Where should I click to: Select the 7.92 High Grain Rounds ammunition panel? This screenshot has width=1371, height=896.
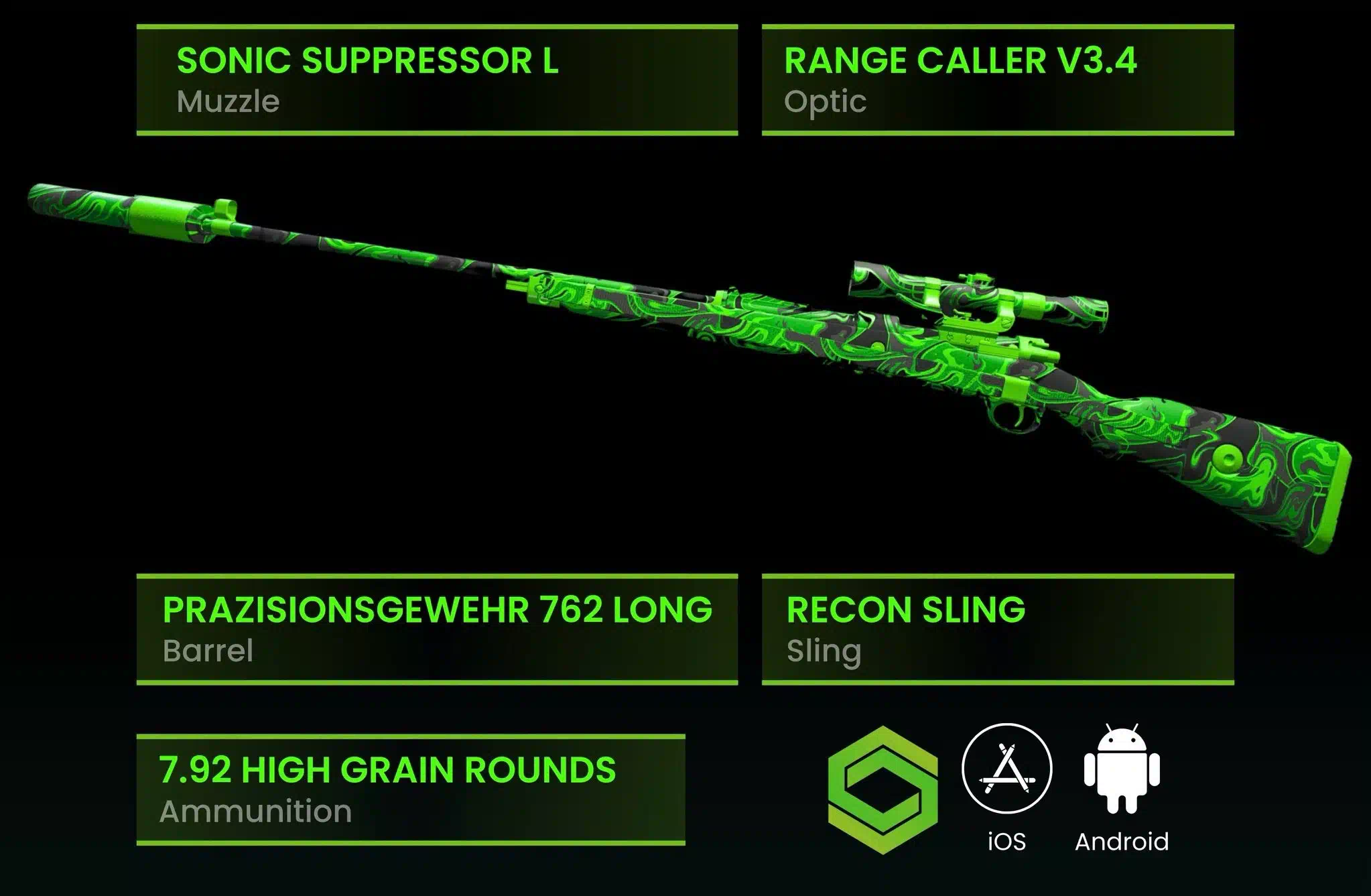(410, 789)
